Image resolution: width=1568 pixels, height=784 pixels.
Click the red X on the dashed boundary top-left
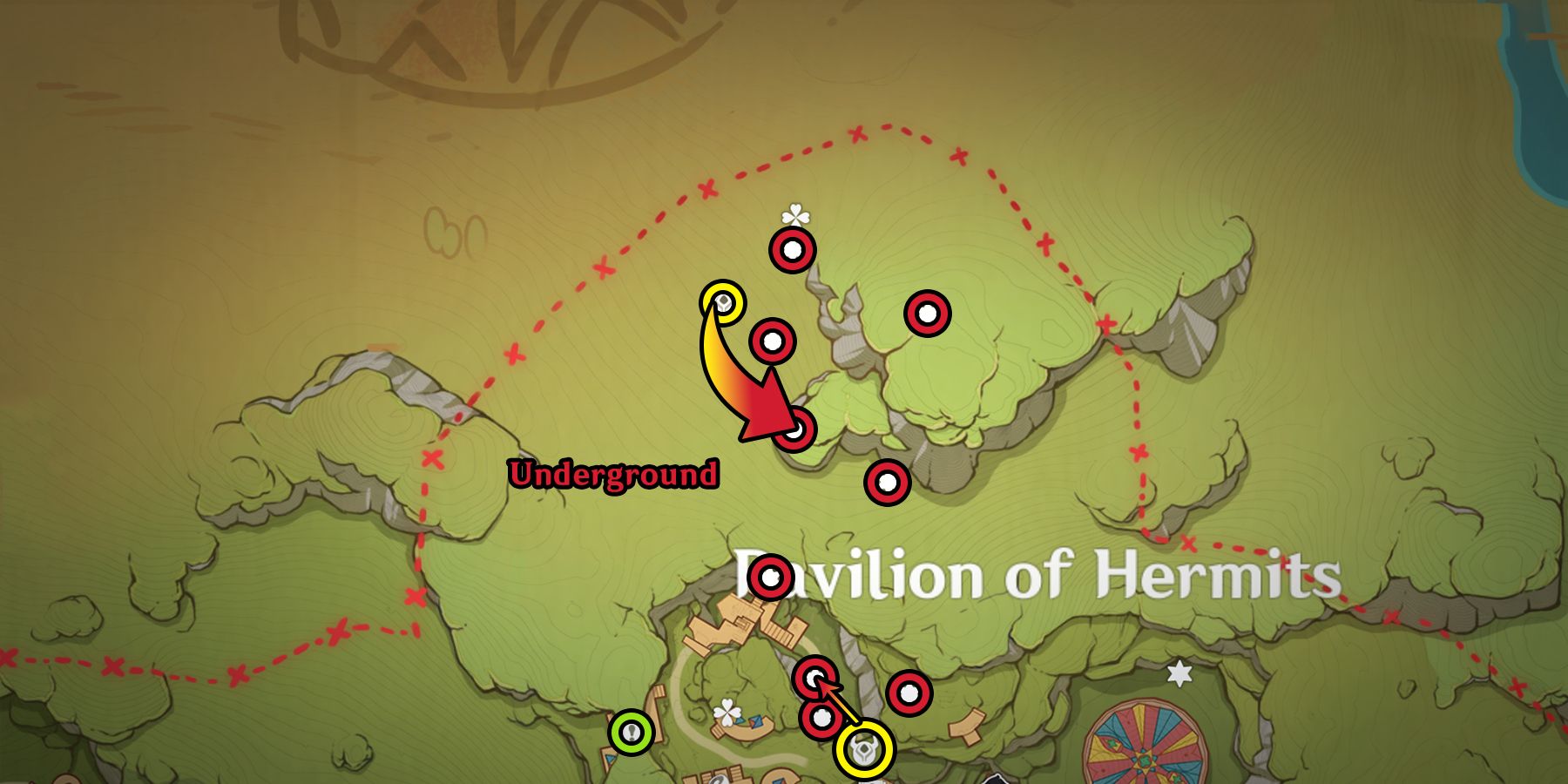point(706,188)
